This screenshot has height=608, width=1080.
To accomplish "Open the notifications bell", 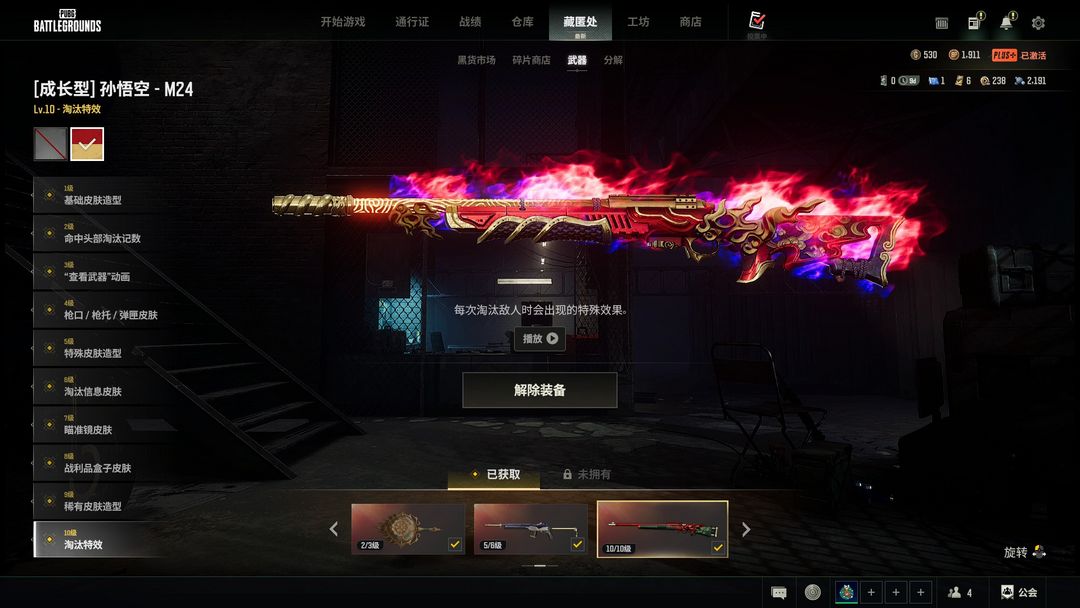I will (1006, 23).
